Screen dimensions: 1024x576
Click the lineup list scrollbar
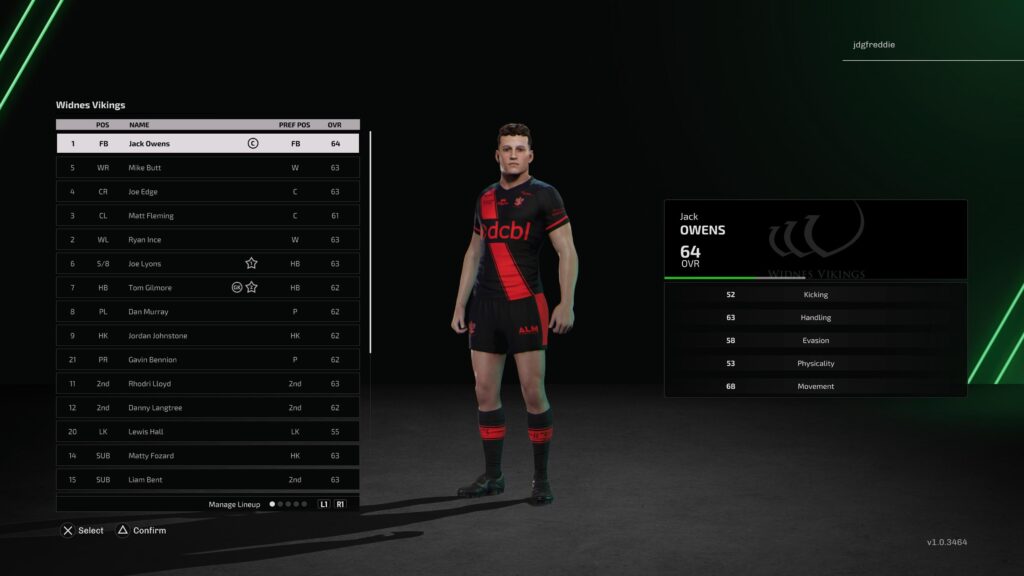click(370, 240)
